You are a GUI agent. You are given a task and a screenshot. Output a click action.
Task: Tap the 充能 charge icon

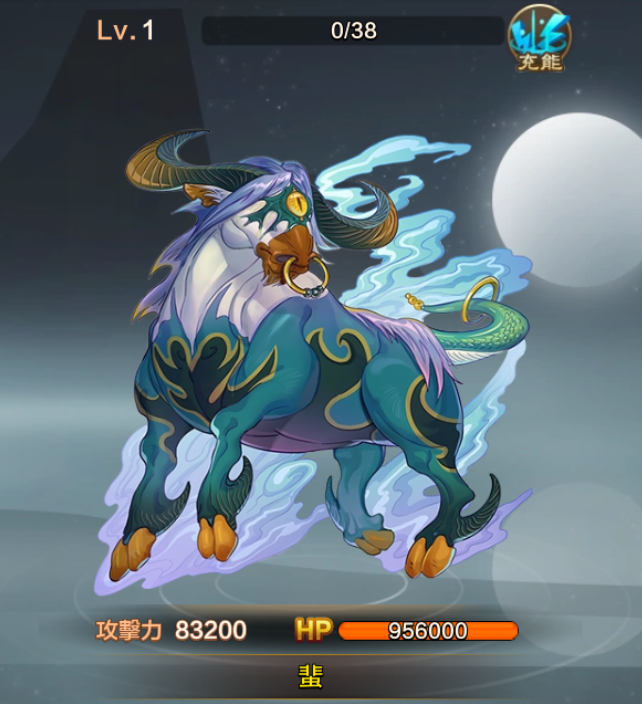538,38
